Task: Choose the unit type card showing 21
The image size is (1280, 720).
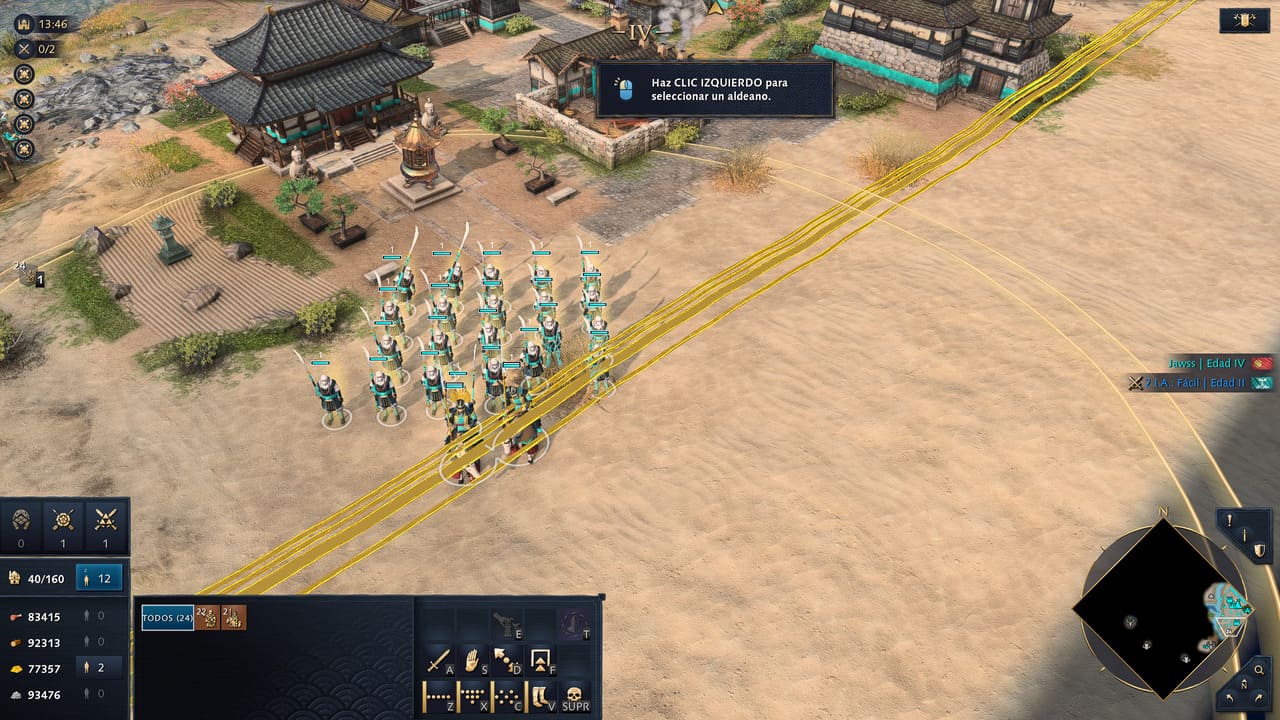Action: tap(233, 618)
